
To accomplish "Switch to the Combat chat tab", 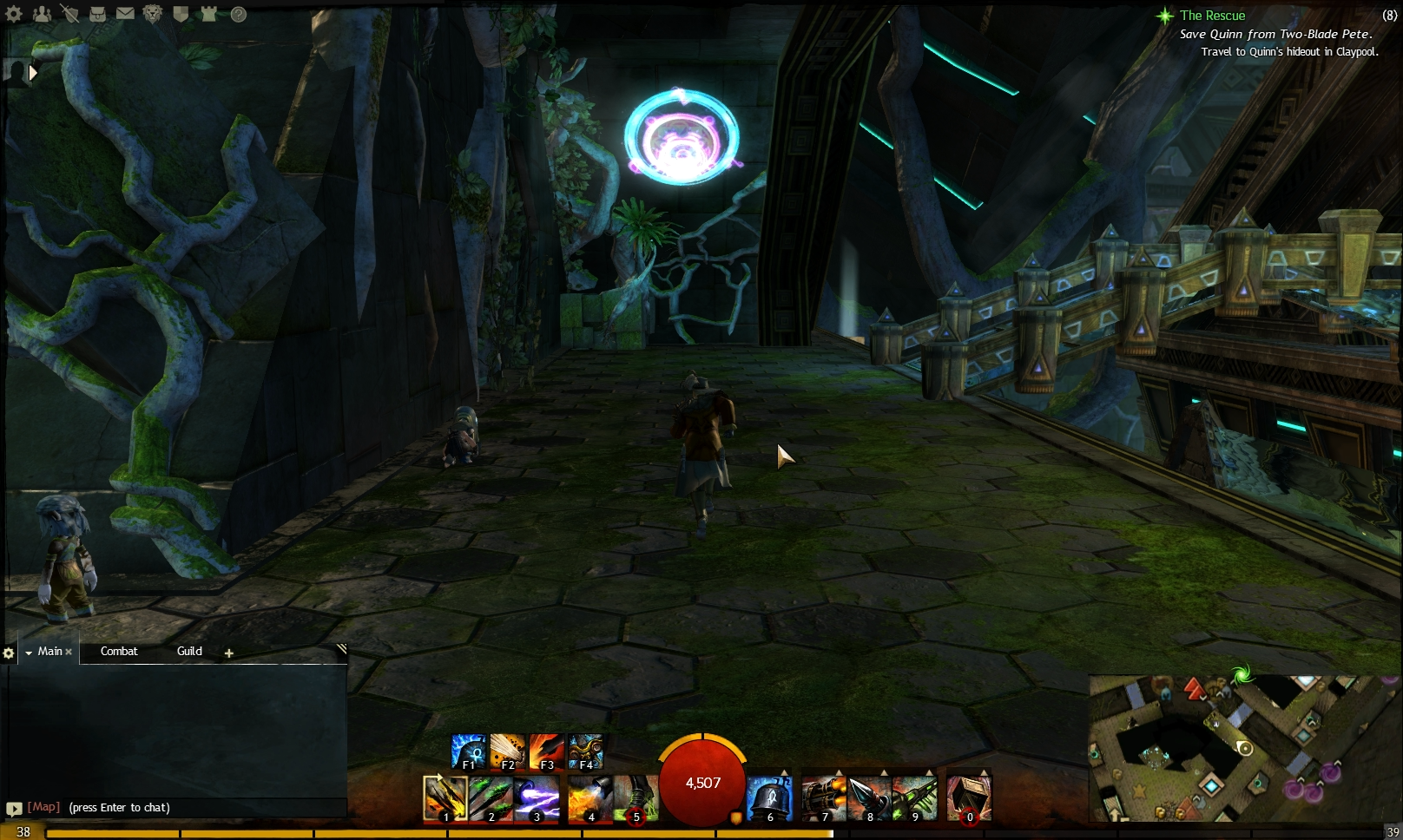I will [x=118, y=651].
